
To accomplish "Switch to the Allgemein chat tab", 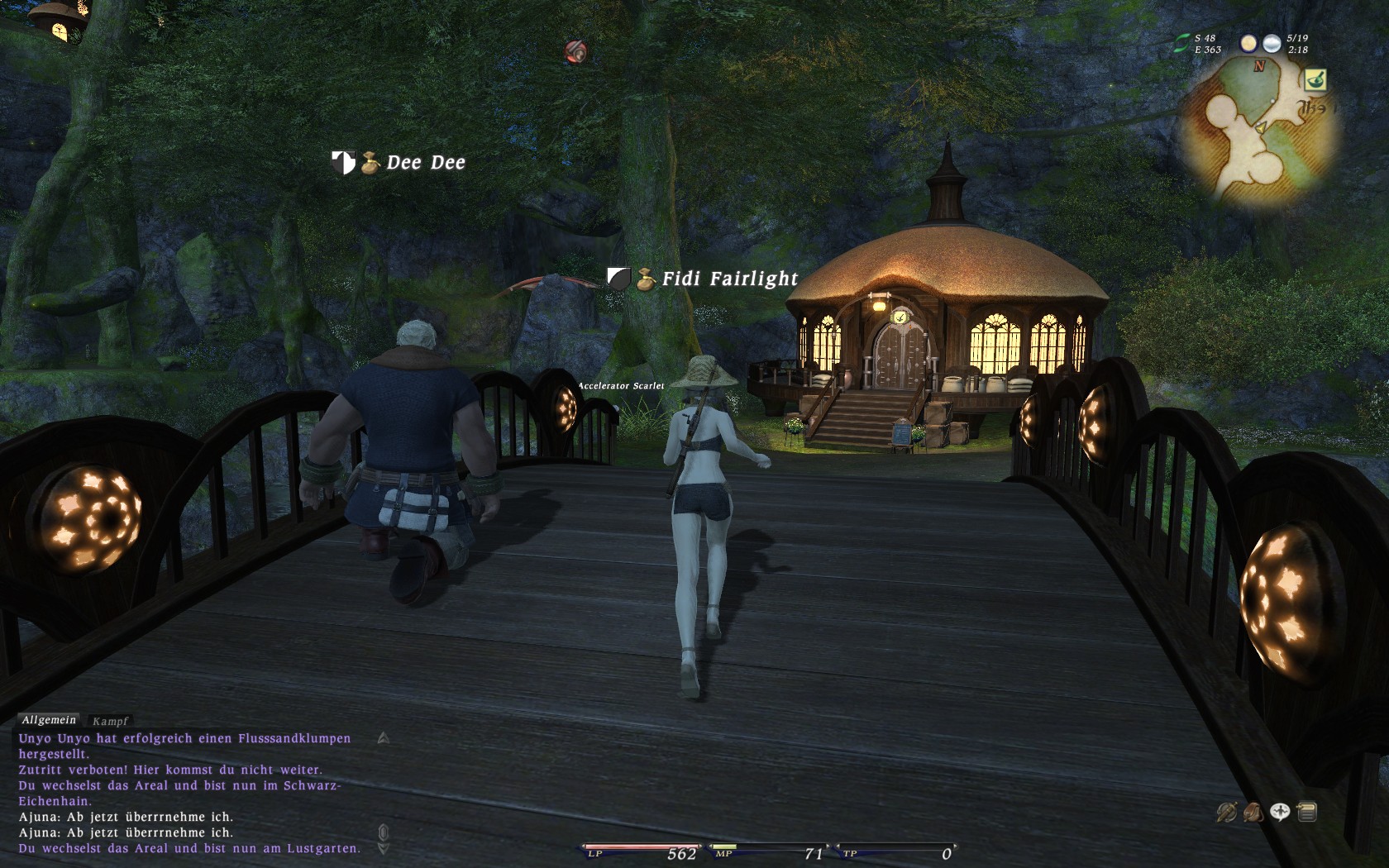I will (49, 720).
